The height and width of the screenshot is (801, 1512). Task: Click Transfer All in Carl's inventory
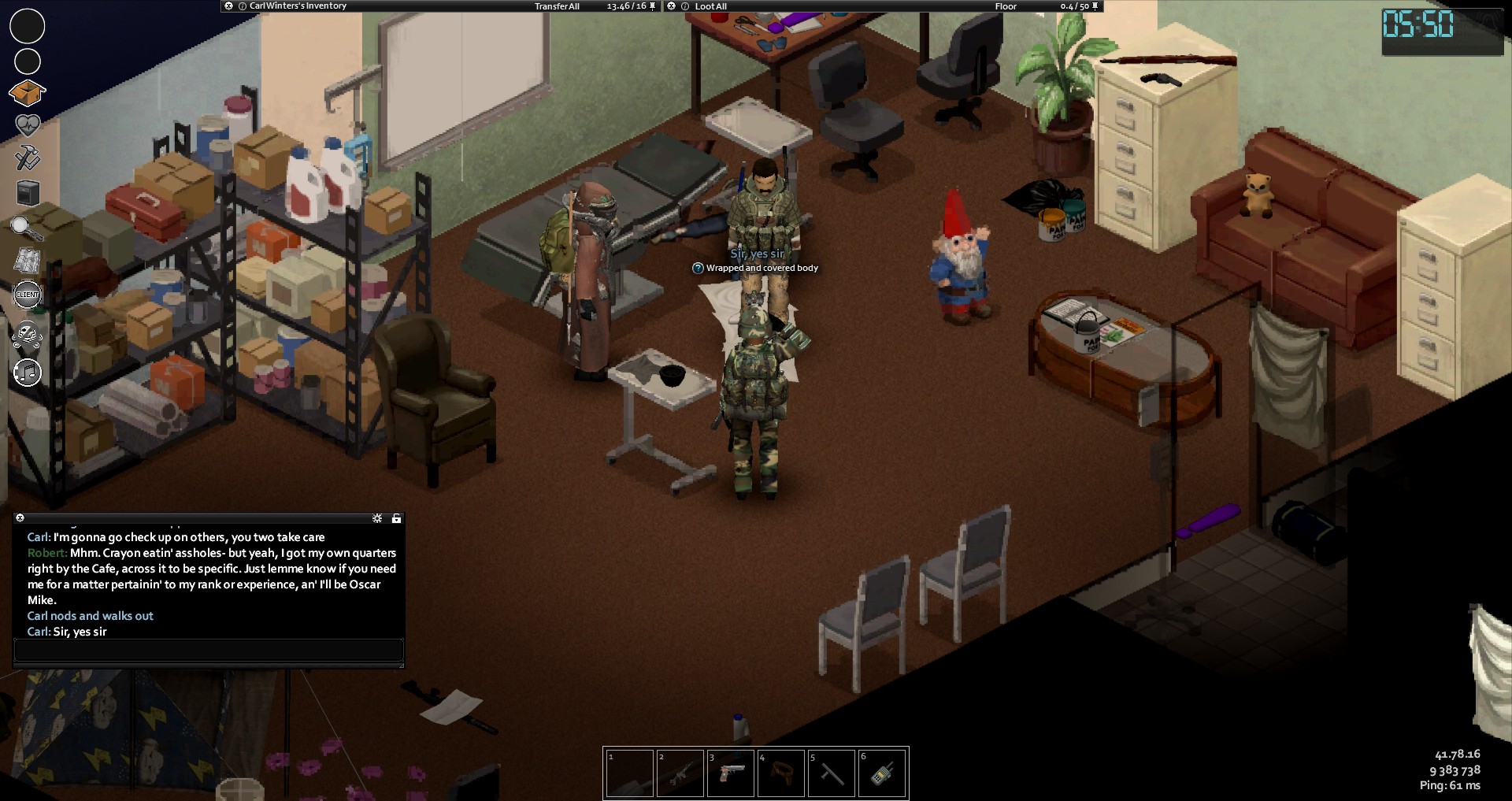click(557, 6)
